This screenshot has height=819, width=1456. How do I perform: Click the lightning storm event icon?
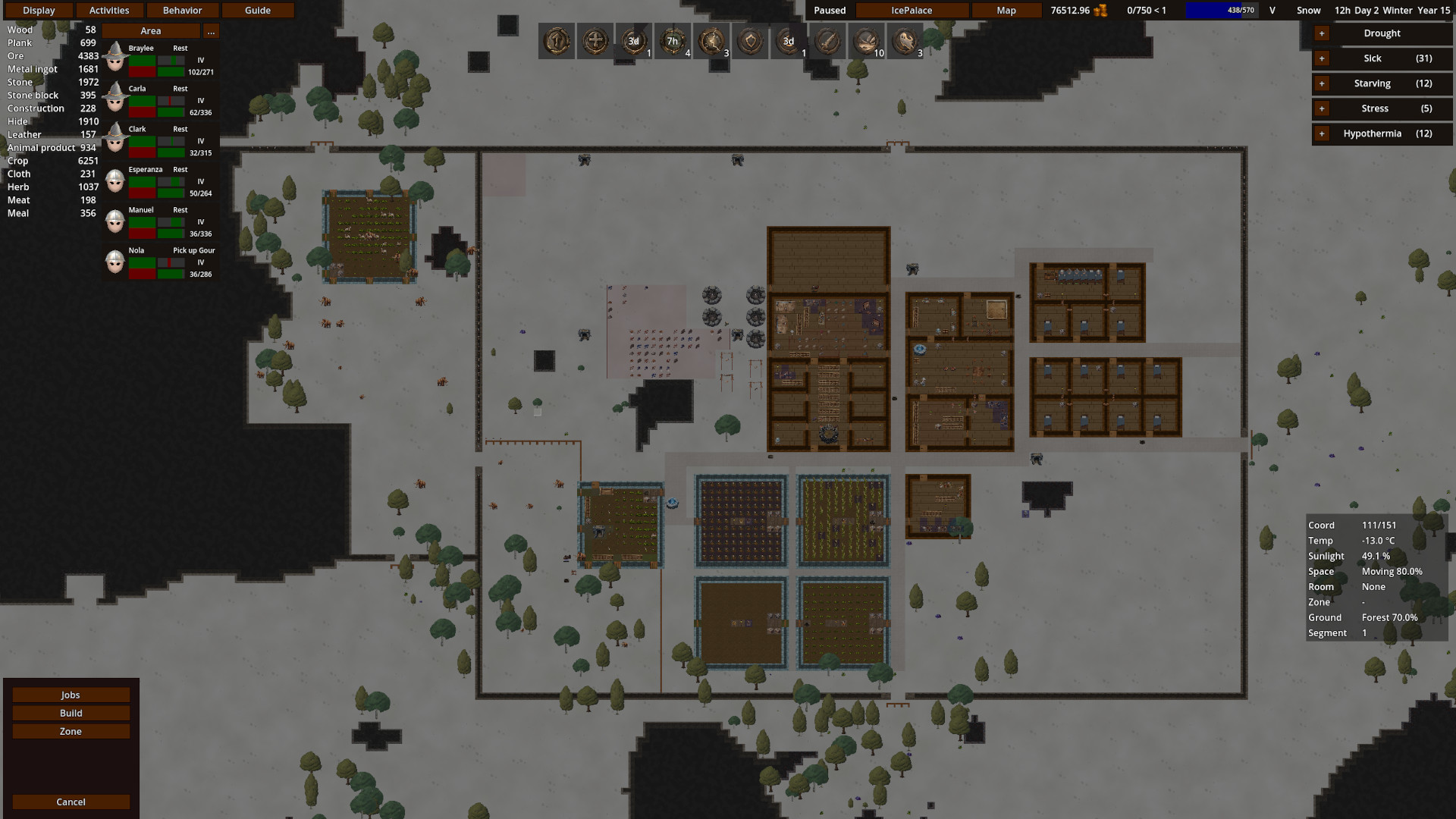pos(711,41)
